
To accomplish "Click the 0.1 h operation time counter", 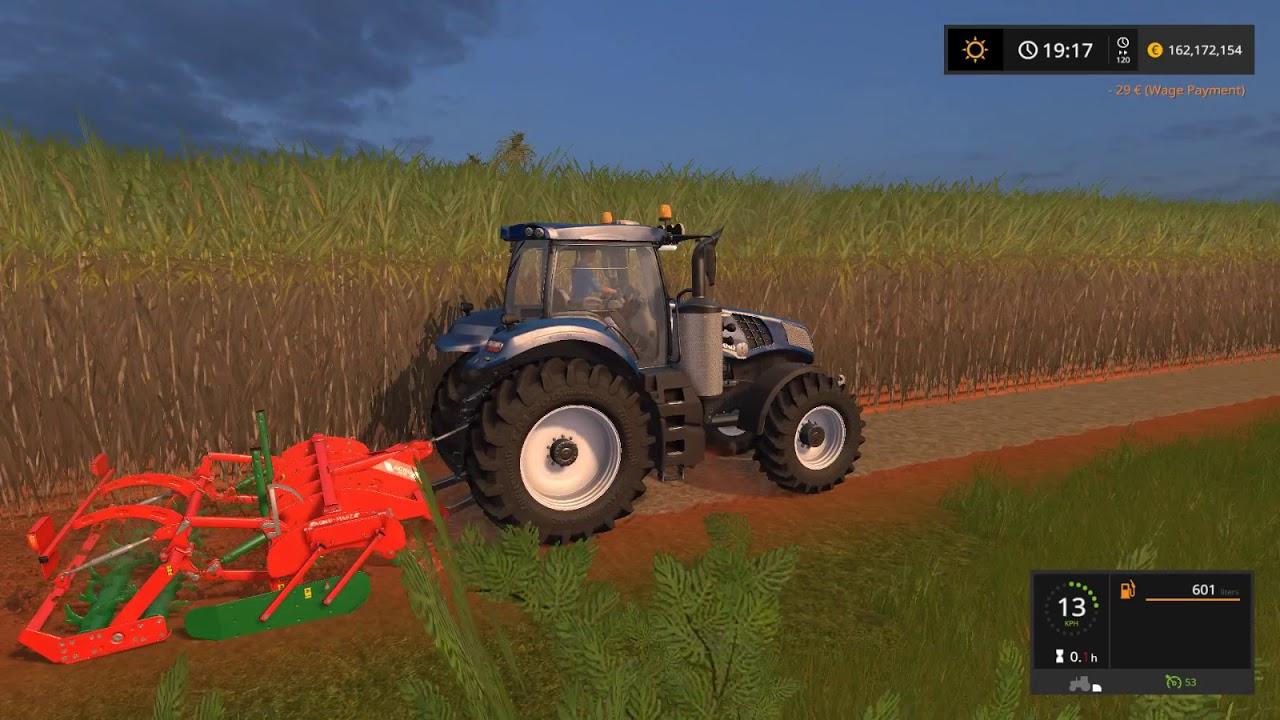I will pyautogui.click(x=1083, y=657).
